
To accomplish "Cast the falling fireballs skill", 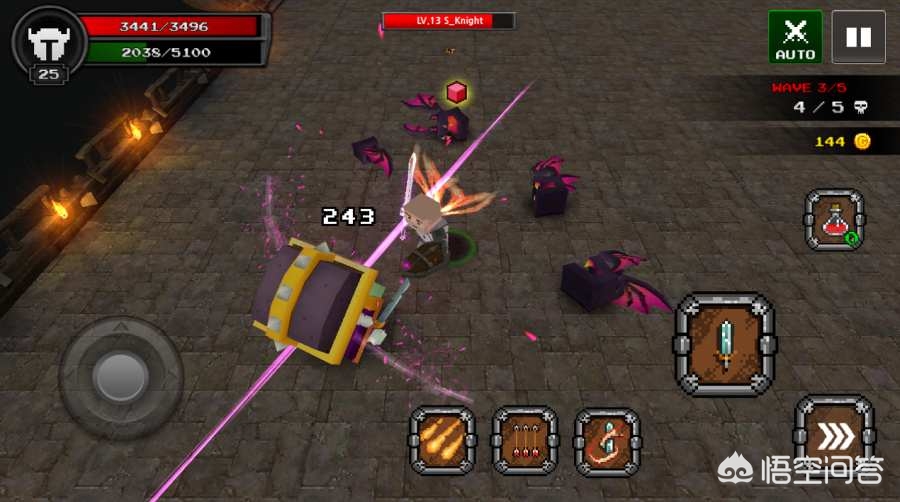I will coord(443,441).
